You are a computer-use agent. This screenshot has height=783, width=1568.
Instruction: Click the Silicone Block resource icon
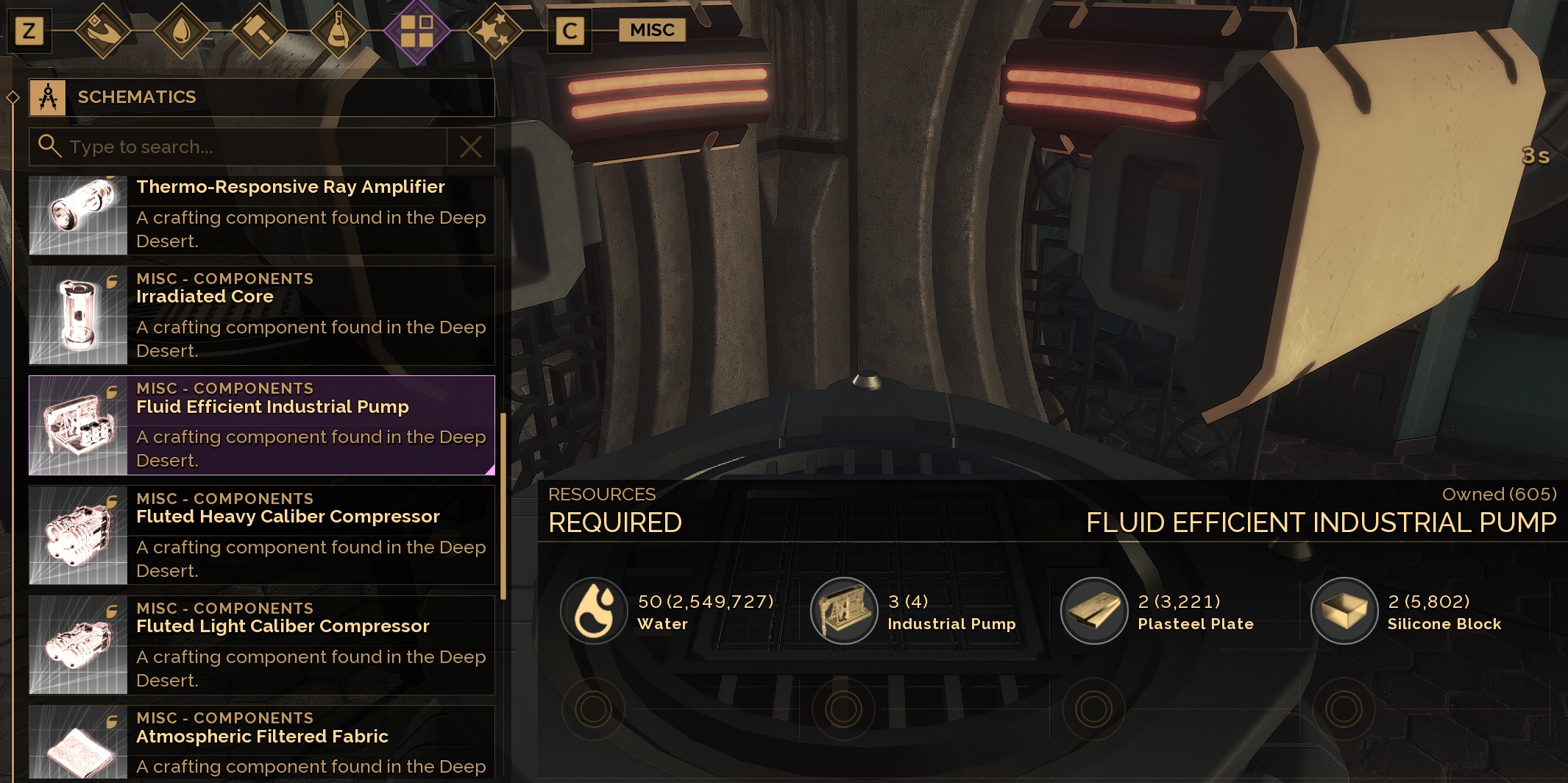coord(1344,611)
